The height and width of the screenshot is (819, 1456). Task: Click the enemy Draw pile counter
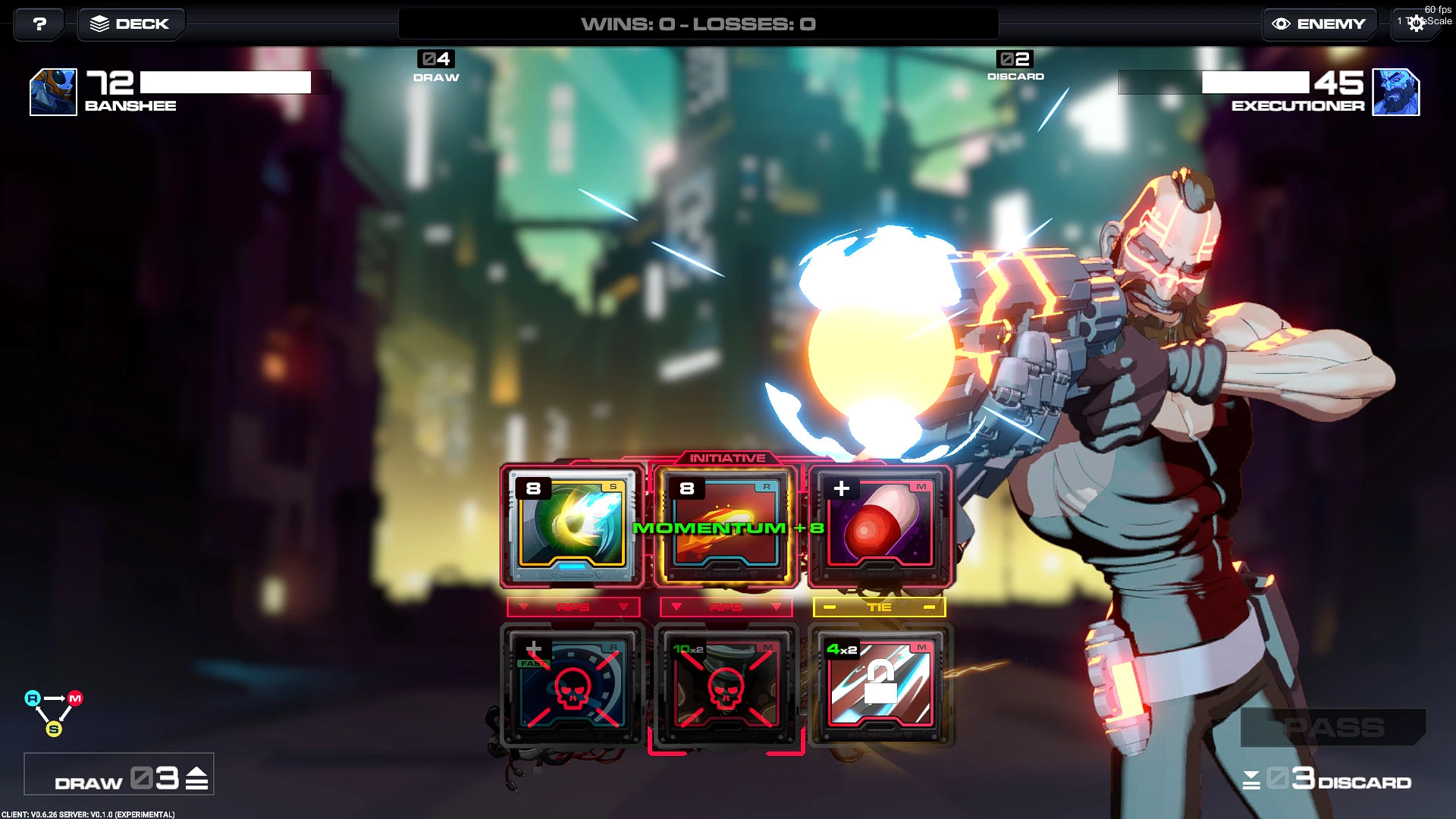tap(436, 66)
